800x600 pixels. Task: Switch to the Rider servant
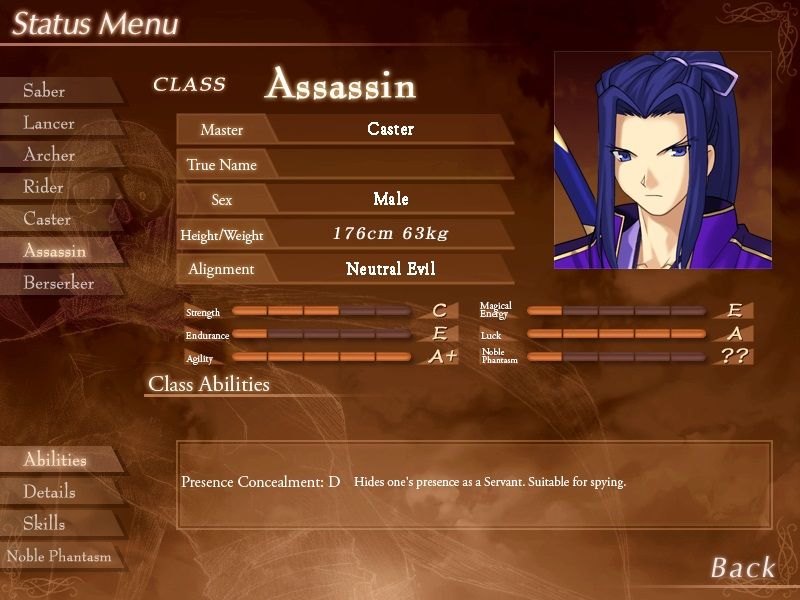44,187
